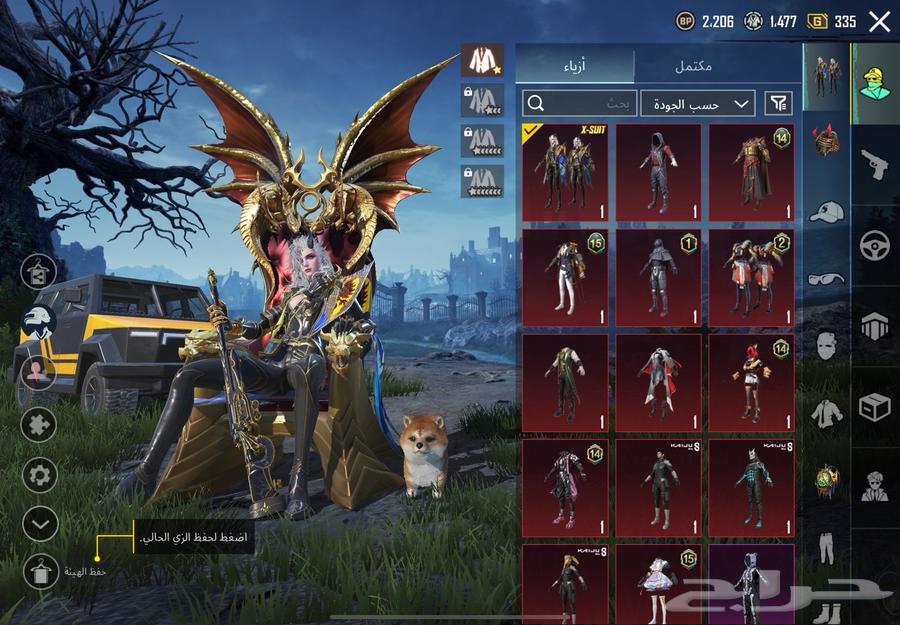This screenshot has width=900, height=625.
Task: Switch to the مكتمل tab
Action: (692, 66)
